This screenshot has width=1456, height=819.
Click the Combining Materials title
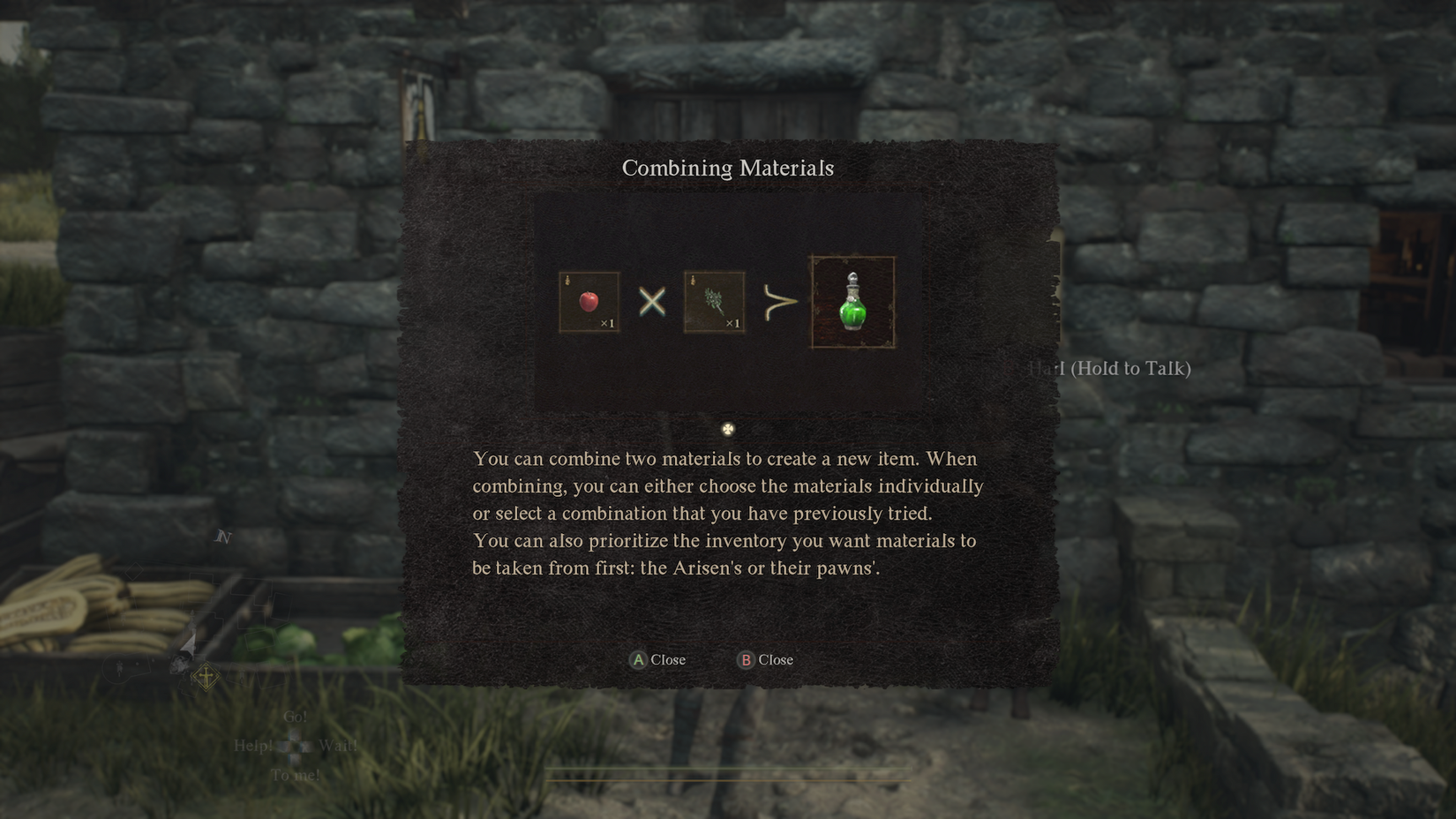pyautogui.click(x=727, y=168)
